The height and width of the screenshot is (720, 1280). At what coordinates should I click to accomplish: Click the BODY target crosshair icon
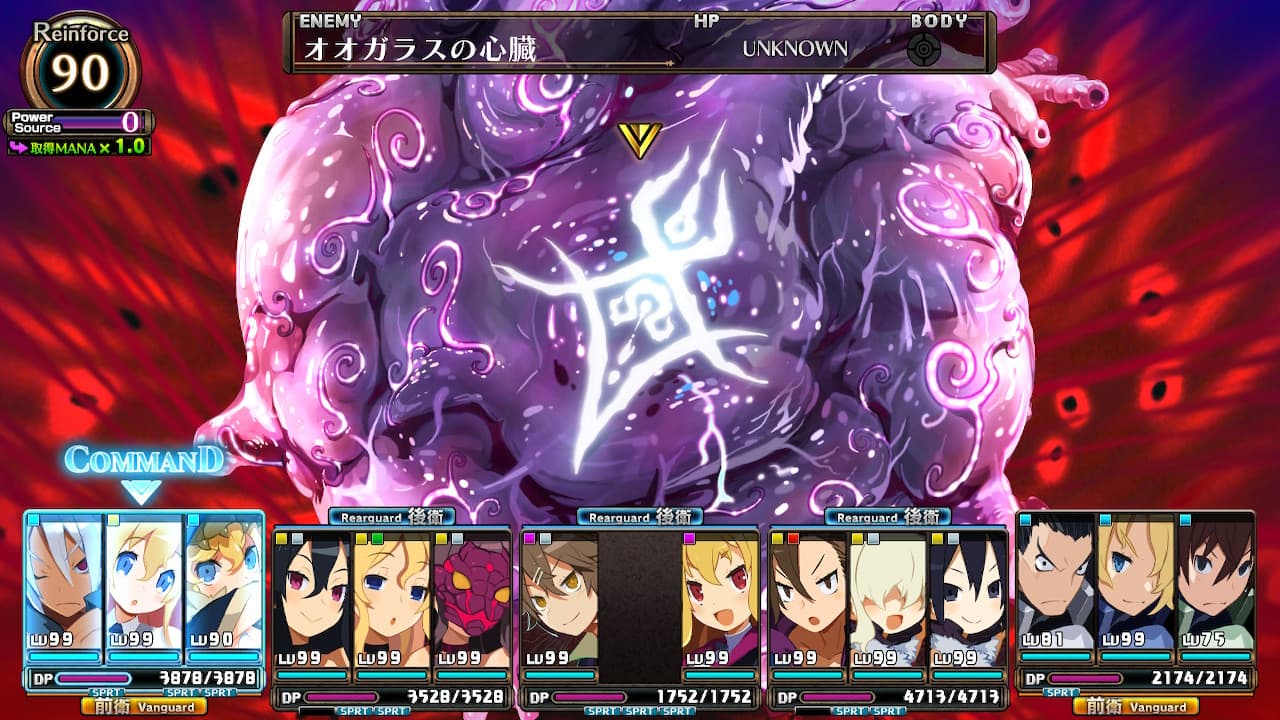tap(923, 49)
